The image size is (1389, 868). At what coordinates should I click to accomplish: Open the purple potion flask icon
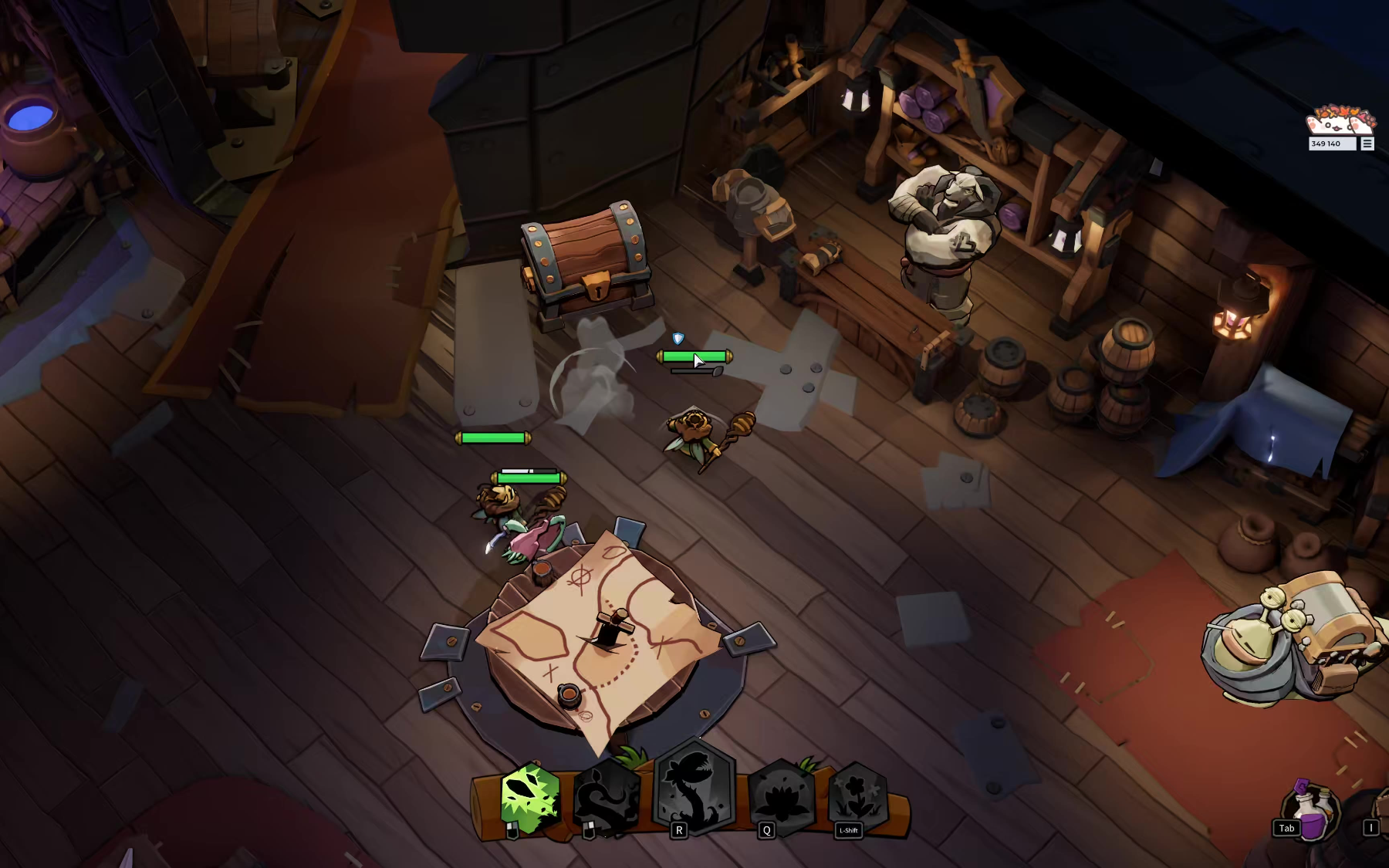(x=1313, y=811)
